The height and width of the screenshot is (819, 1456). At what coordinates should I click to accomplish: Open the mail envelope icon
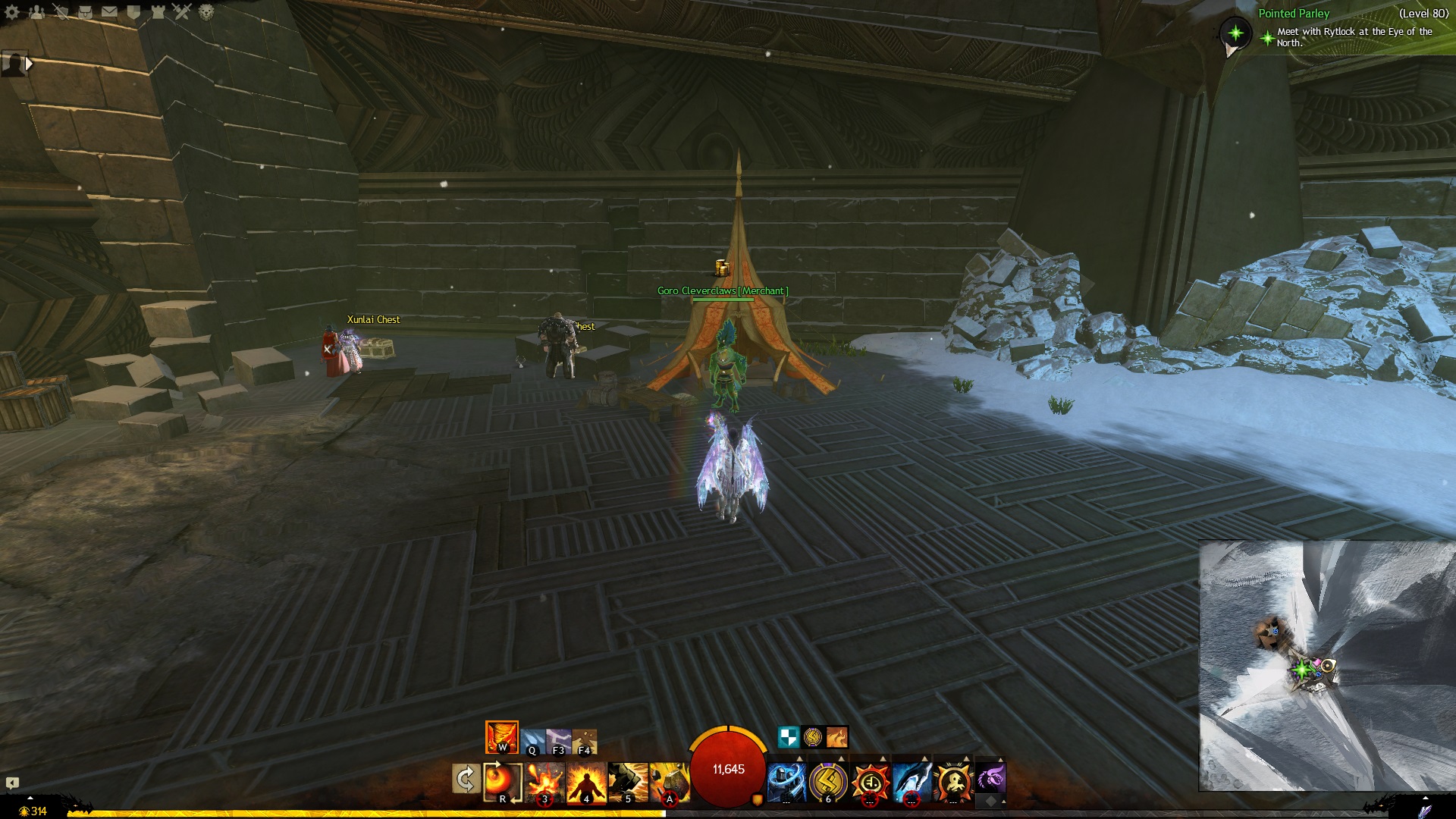109,11
